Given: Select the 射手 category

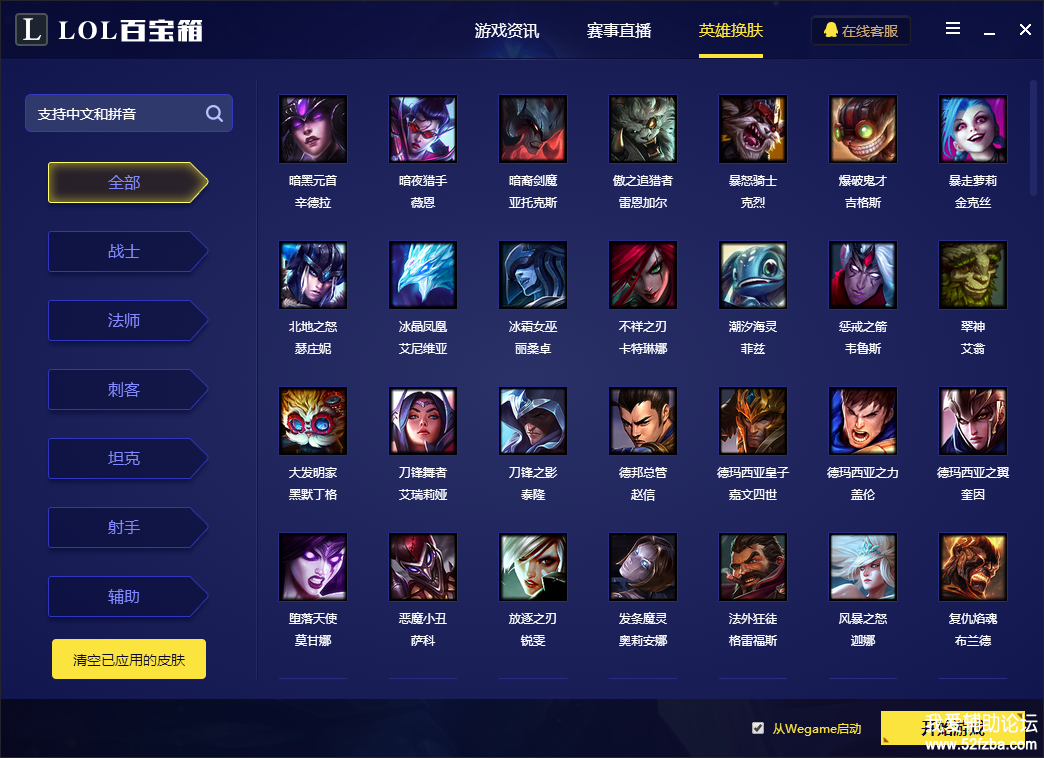Looking at the screenshot, I should [x=125, y=527].
